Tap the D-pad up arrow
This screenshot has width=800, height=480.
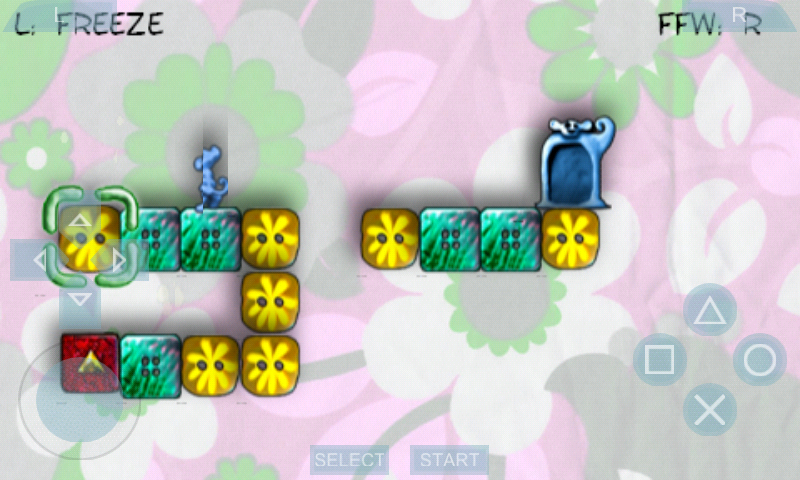pos(80,222)
